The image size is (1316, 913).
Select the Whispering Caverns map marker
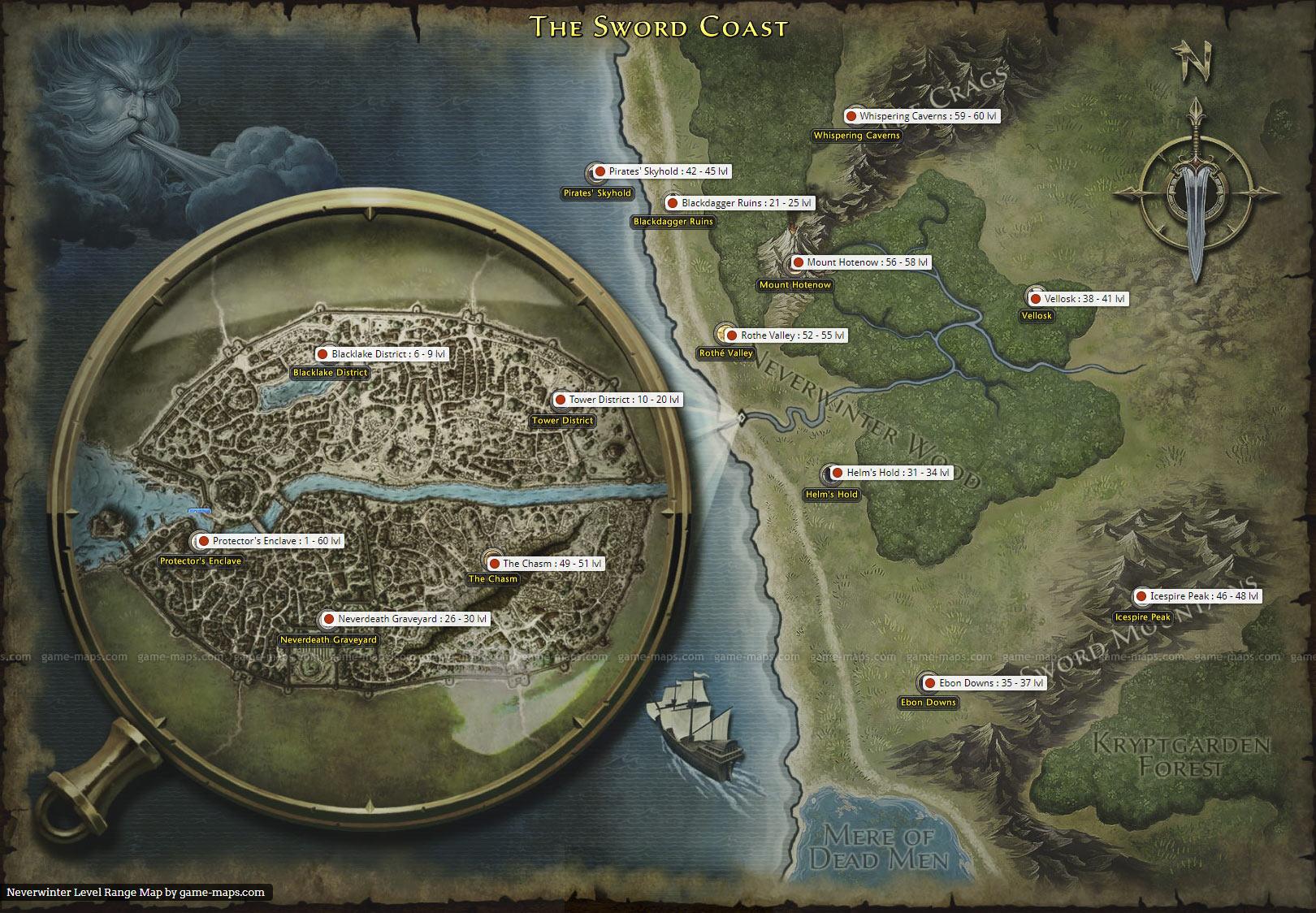[x=851, y=117]
